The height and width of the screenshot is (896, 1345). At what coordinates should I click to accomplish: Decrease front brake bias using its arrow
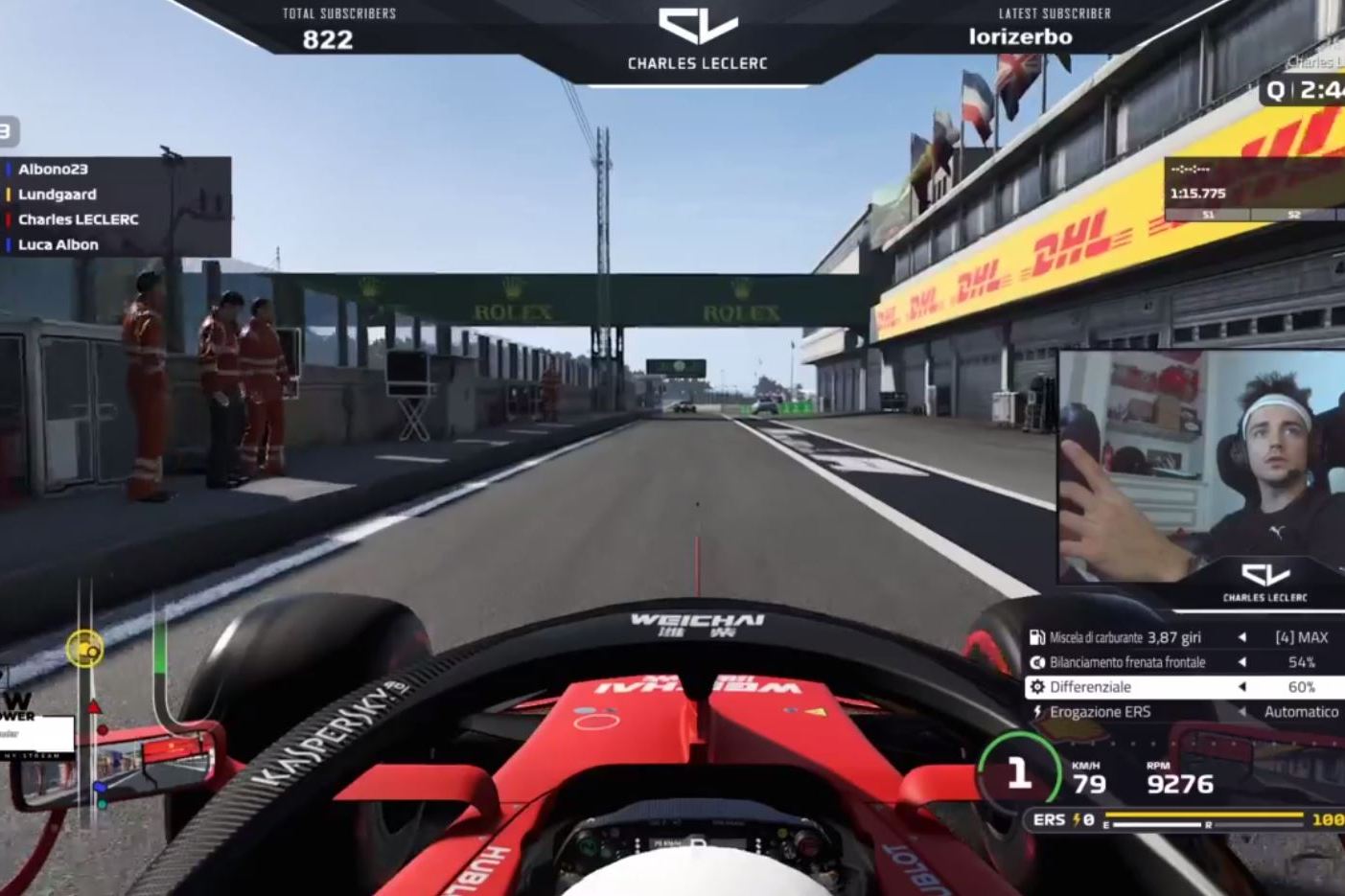(x=1242, y=662)
